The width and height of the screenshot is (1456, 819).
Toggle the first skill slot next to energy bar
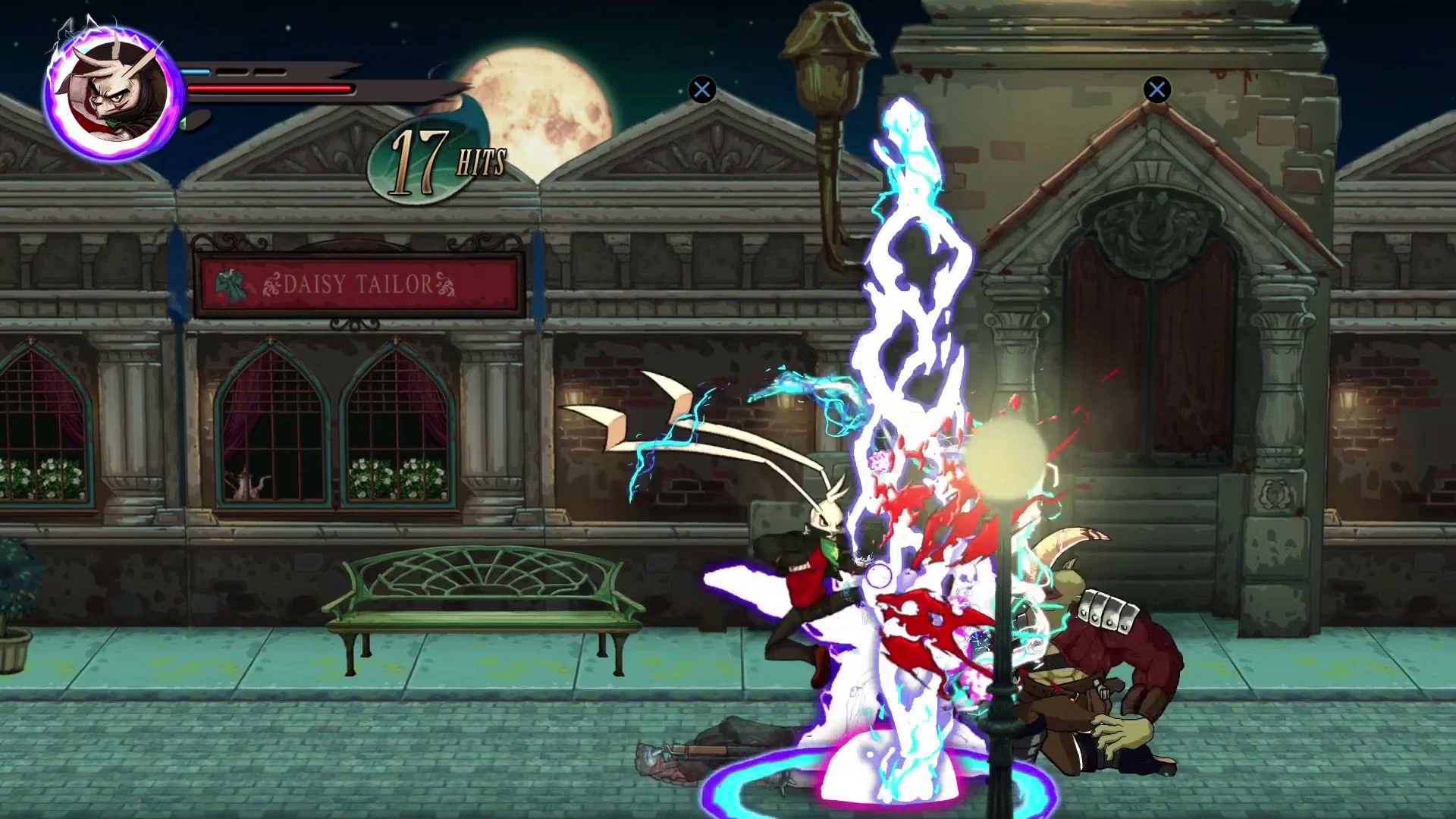tap(233, 73)
